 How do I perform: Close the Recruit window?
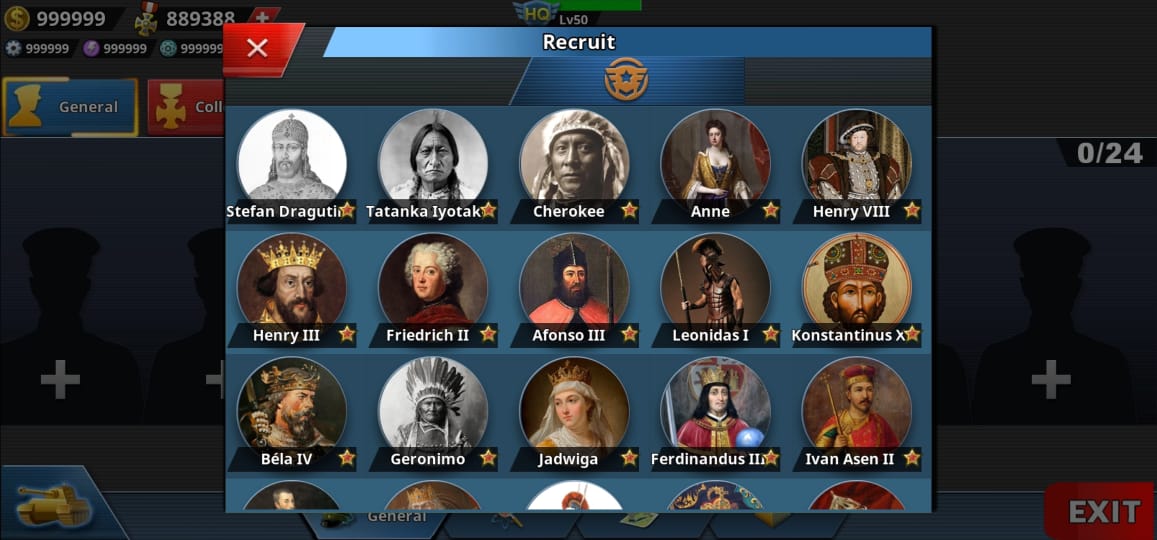257,48
